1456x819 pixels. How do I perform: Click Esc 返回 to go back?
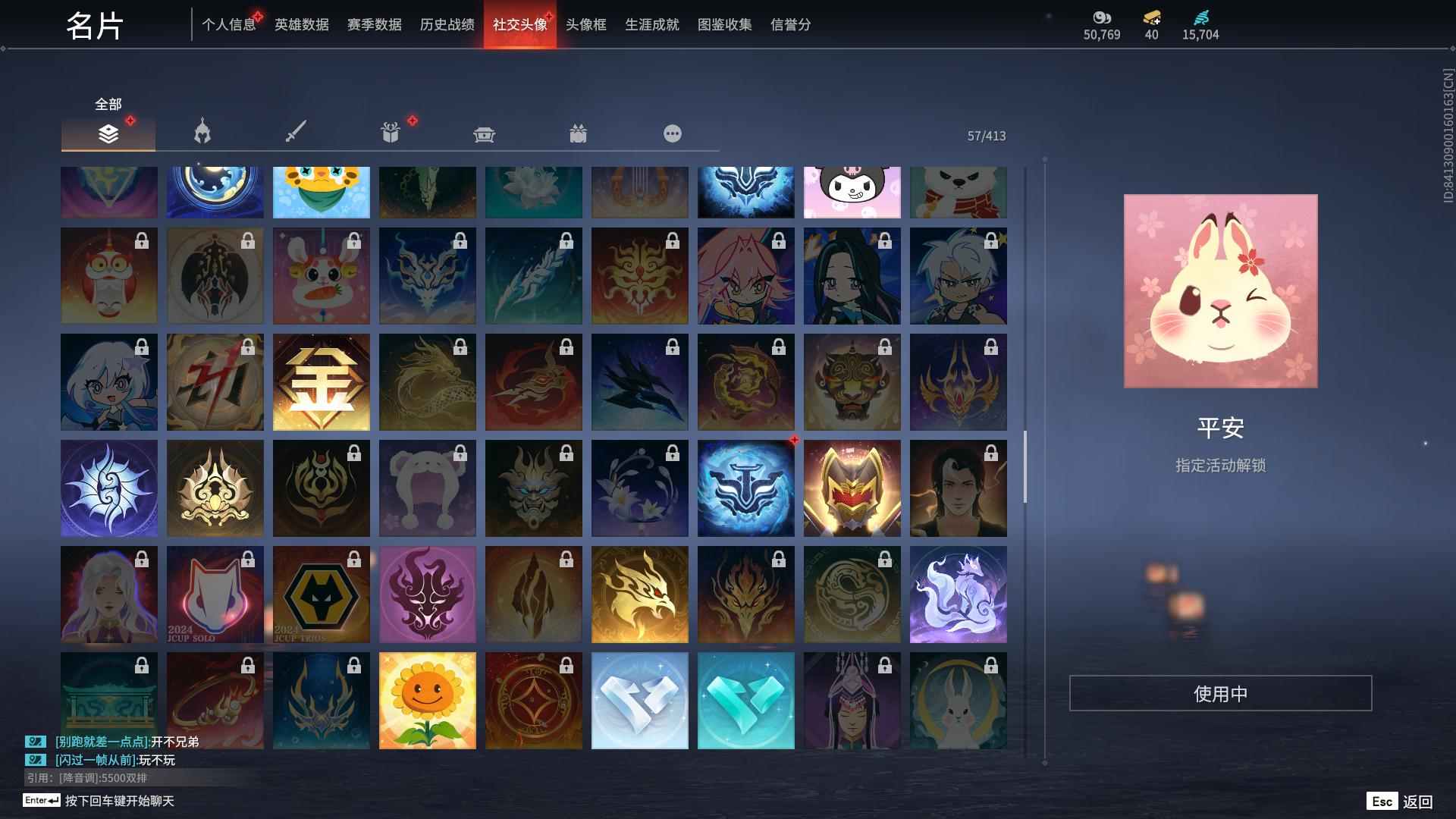coord(1401,800)
